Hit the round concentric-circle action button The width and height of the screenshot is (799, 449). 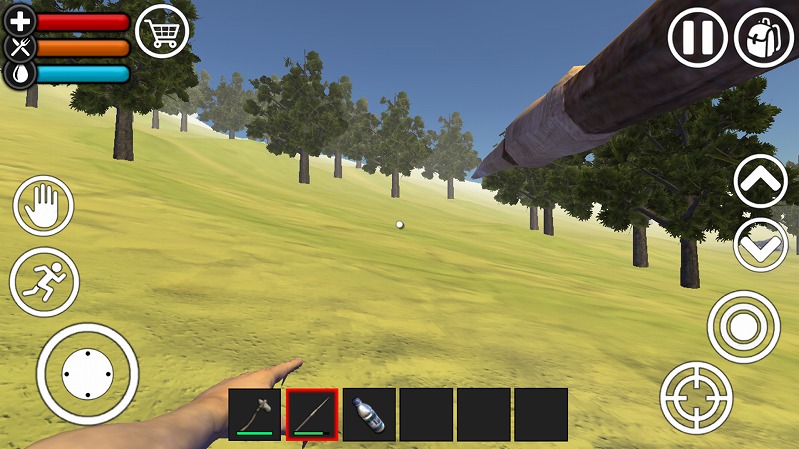click(743, 326)
